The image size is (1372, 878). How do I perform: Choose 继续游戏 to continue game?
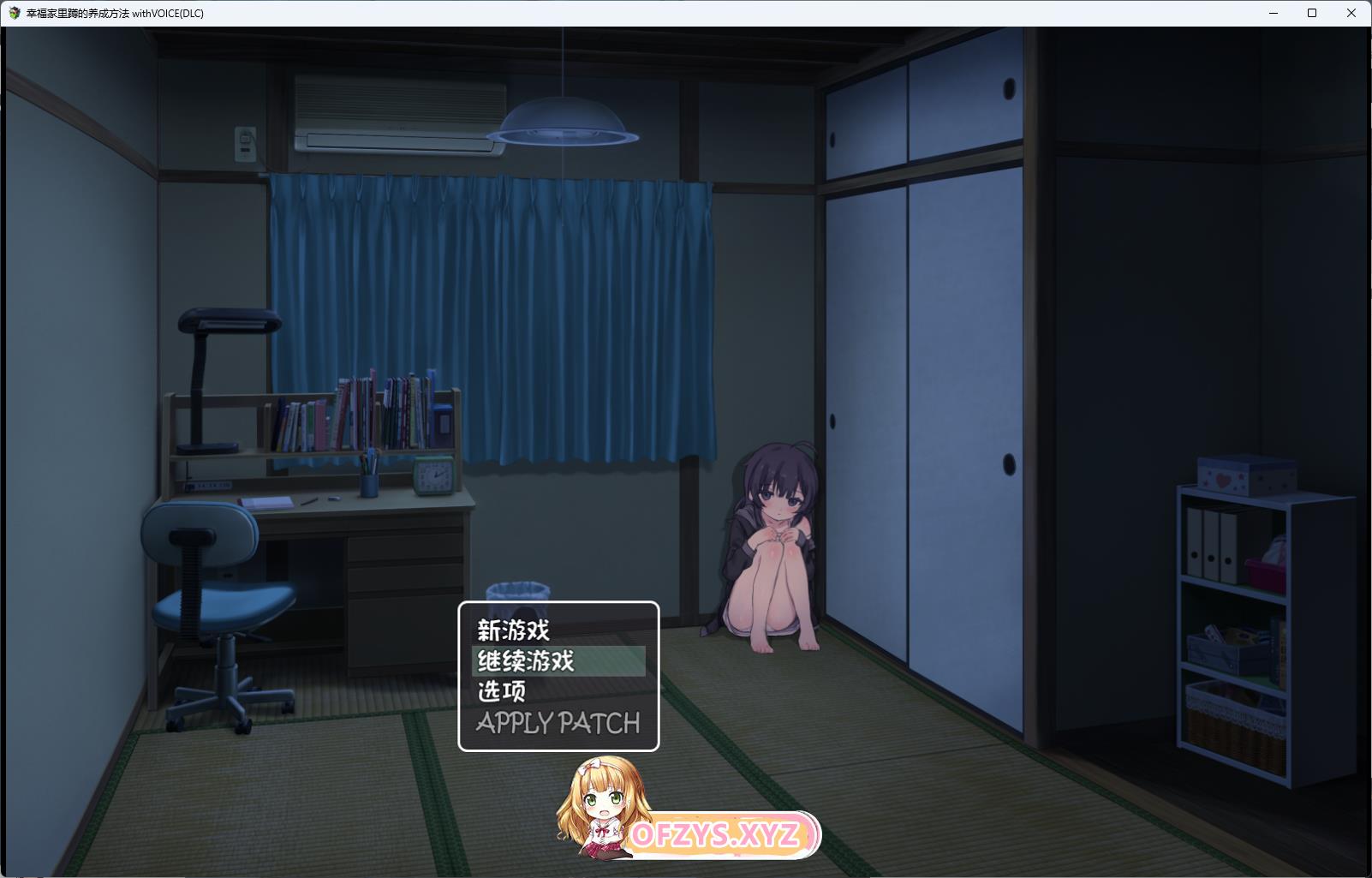tap(526, 661)
